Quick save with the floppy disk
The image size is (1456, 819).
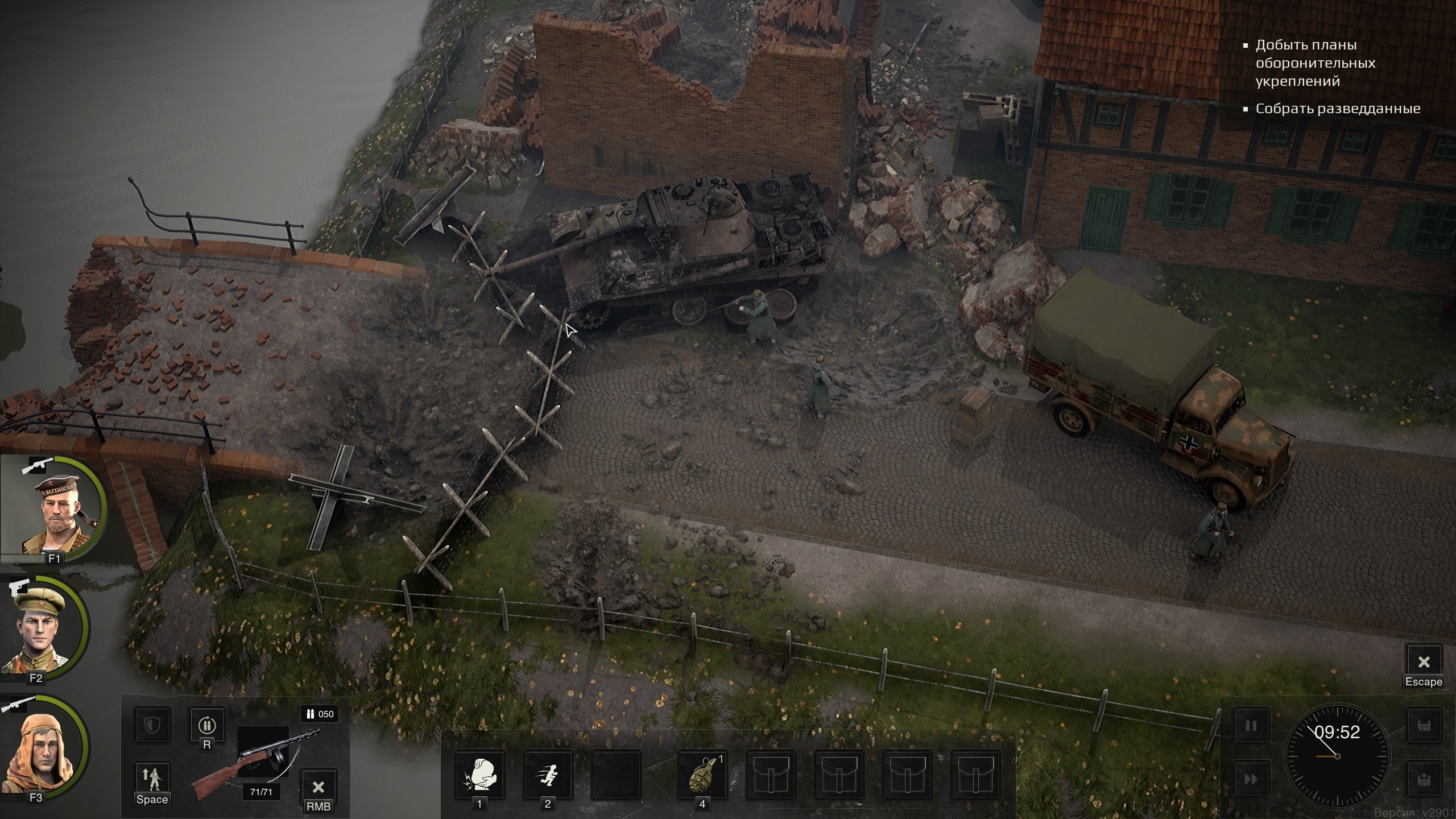1425,726
